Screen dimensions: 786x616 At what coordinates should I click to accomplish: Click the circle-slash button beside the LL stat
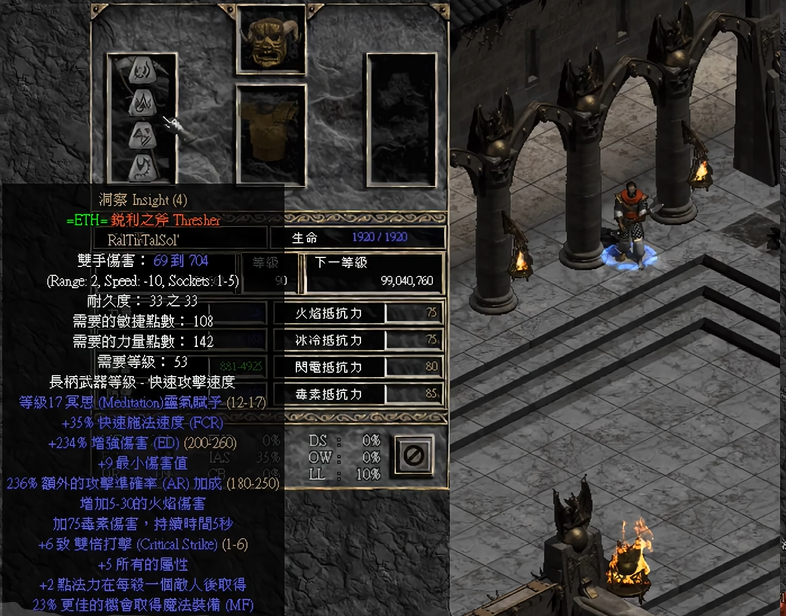pyautogui.click(x=414, y=456)
